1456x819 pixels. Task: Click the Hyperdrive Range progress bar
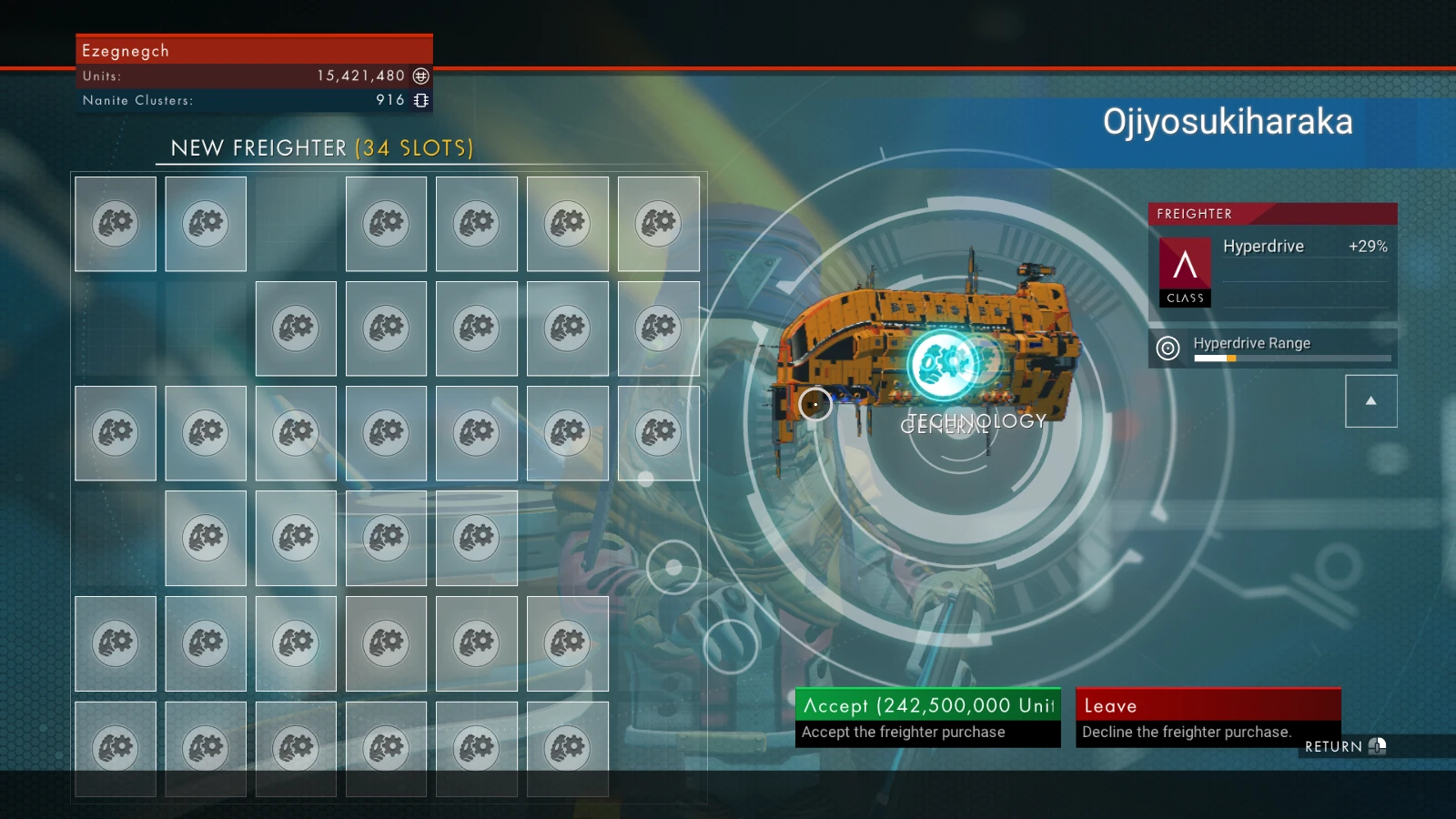tap(1292, 359)
